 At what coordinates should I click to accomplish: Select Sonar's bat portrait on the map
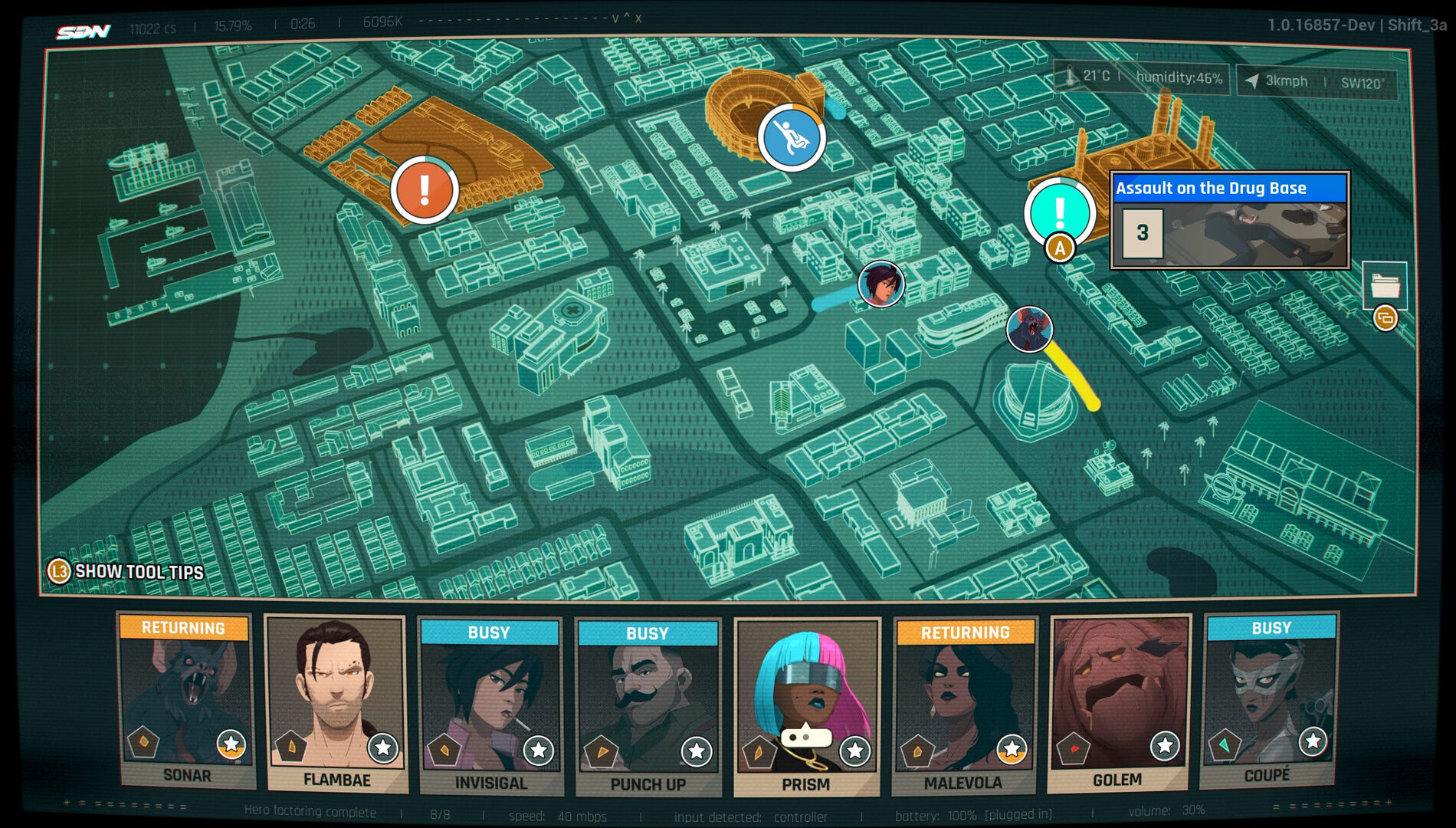coord(1029,329)
